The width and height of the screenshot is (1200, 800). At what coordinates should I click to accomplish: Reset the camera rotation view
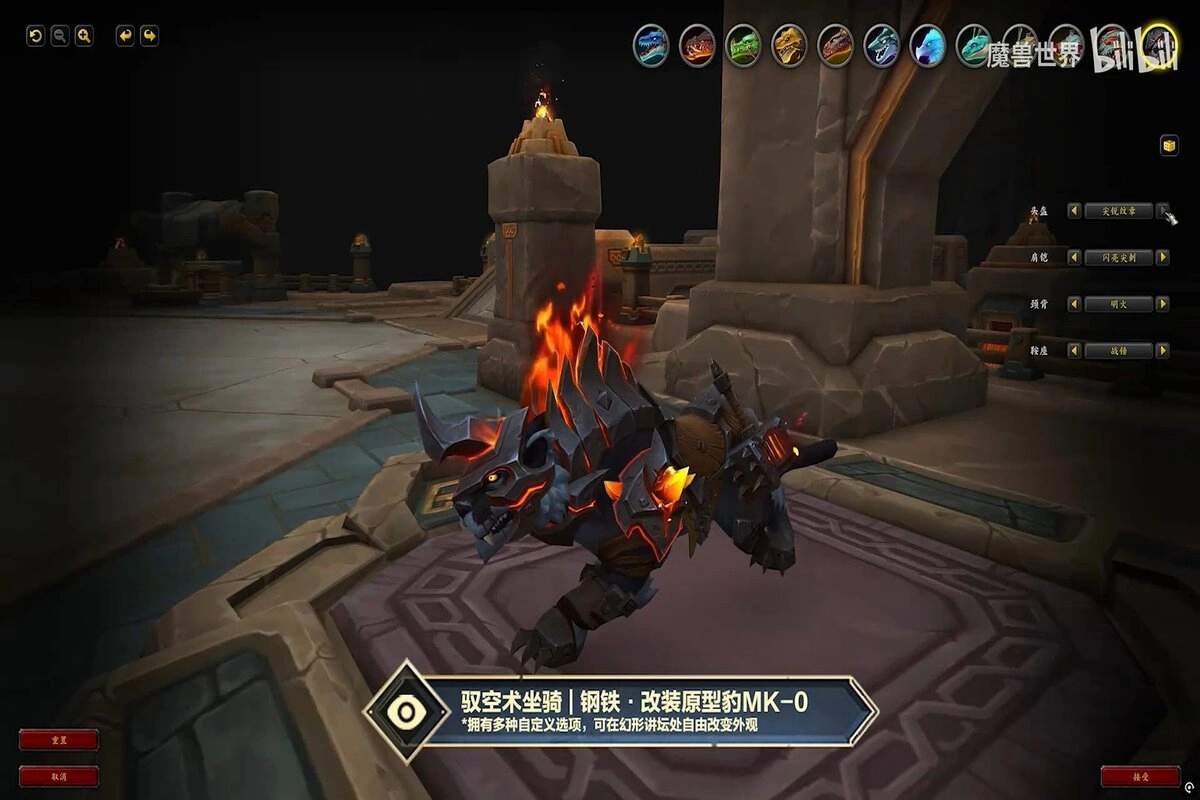[x=35, y=36]
